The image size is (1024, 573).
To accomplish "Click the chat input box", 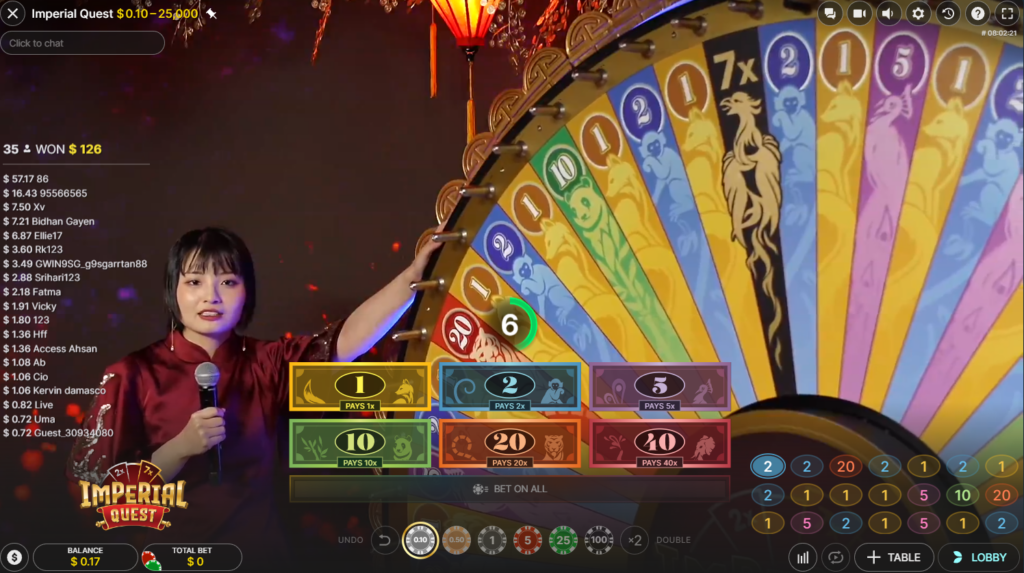I will click(83, 43).
